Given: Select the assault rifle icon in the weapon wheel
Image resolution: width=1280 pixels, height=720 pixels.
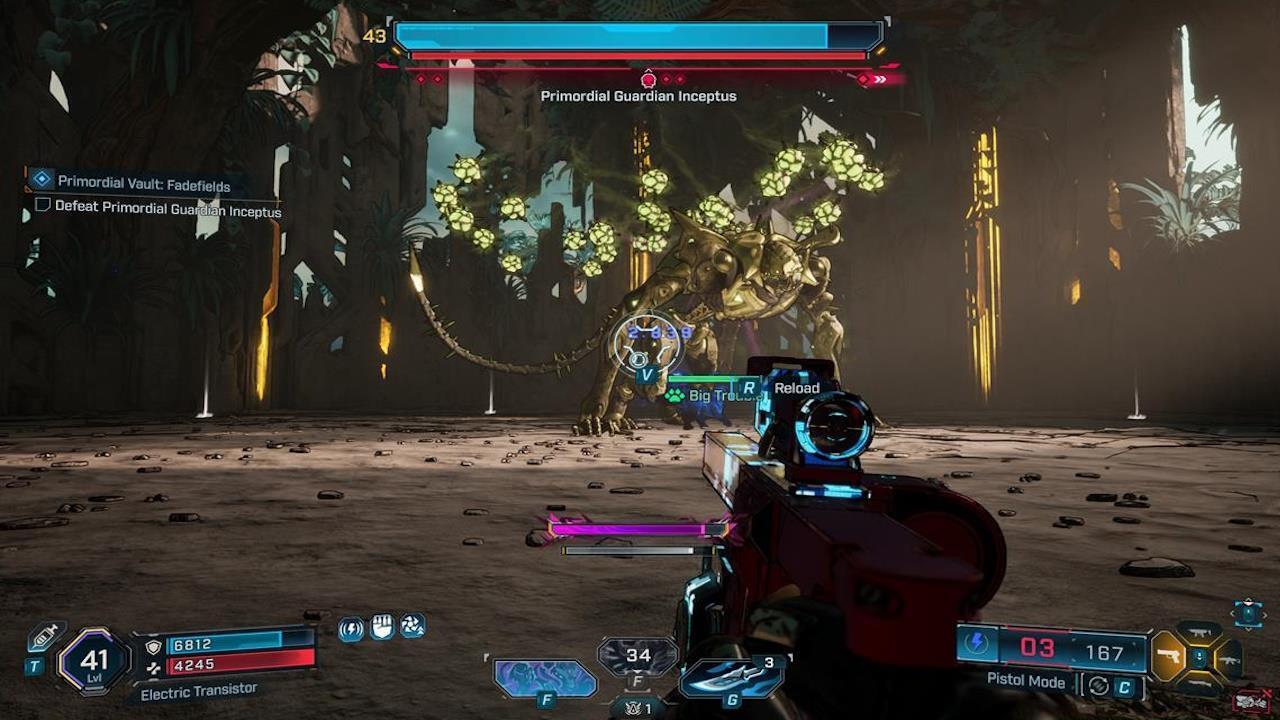Looking at the screenshot, I should point(1229,661).
